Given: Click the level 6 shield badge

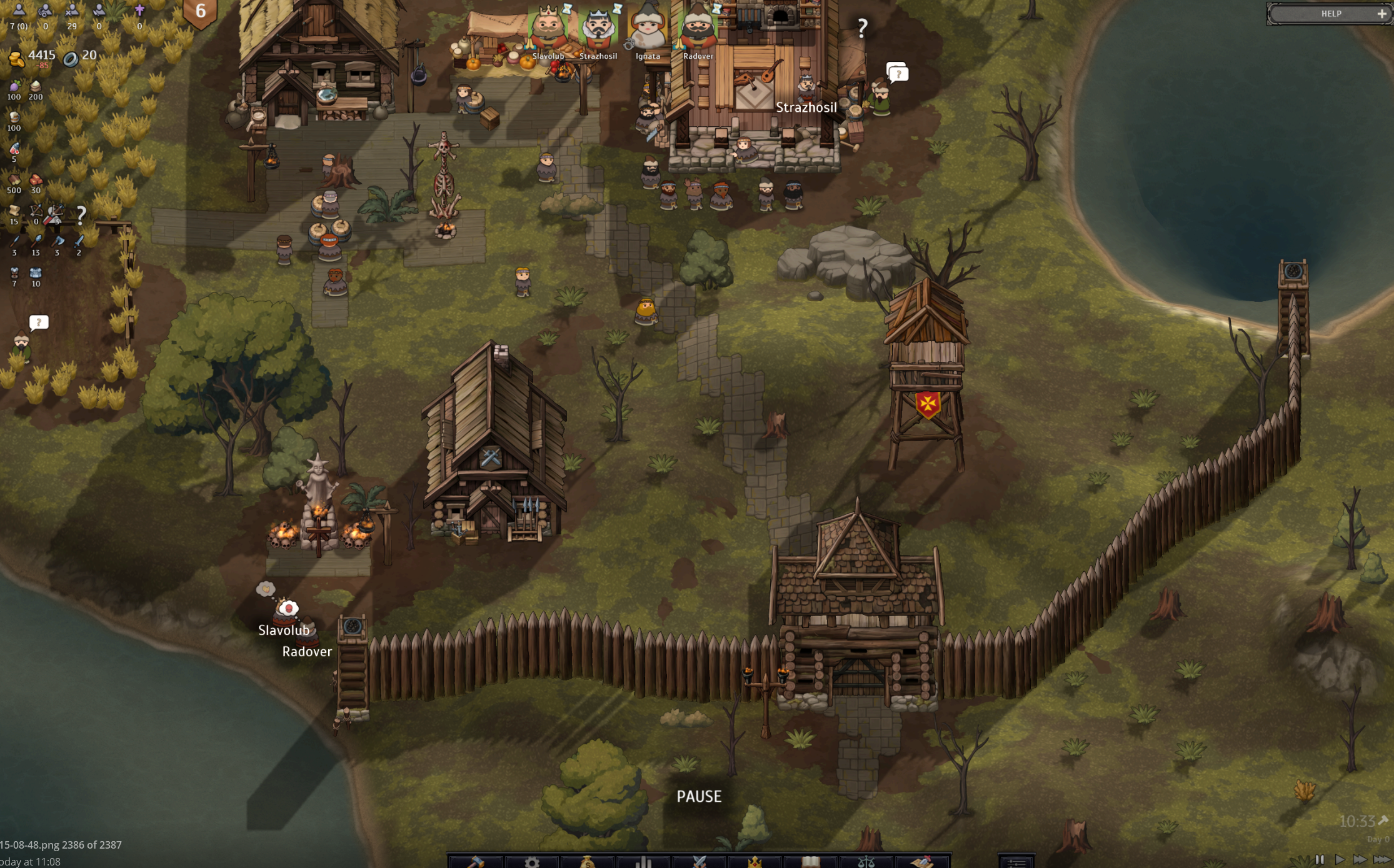Looking at the screenshot, I should click(200, 12).
